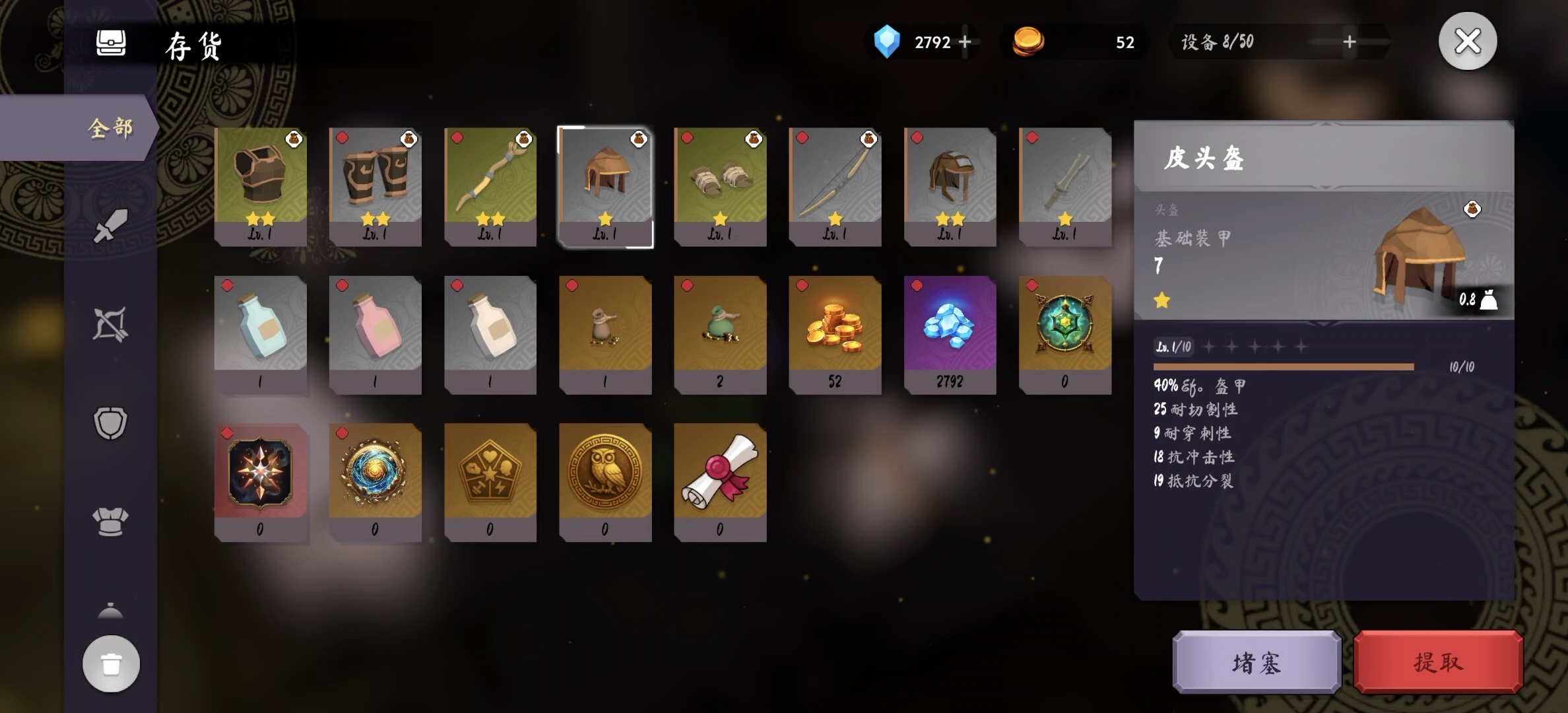The height and width of the screenshot is (713, 1568).
Task: Select the leather chest armor slot
Action: point(261,186)
